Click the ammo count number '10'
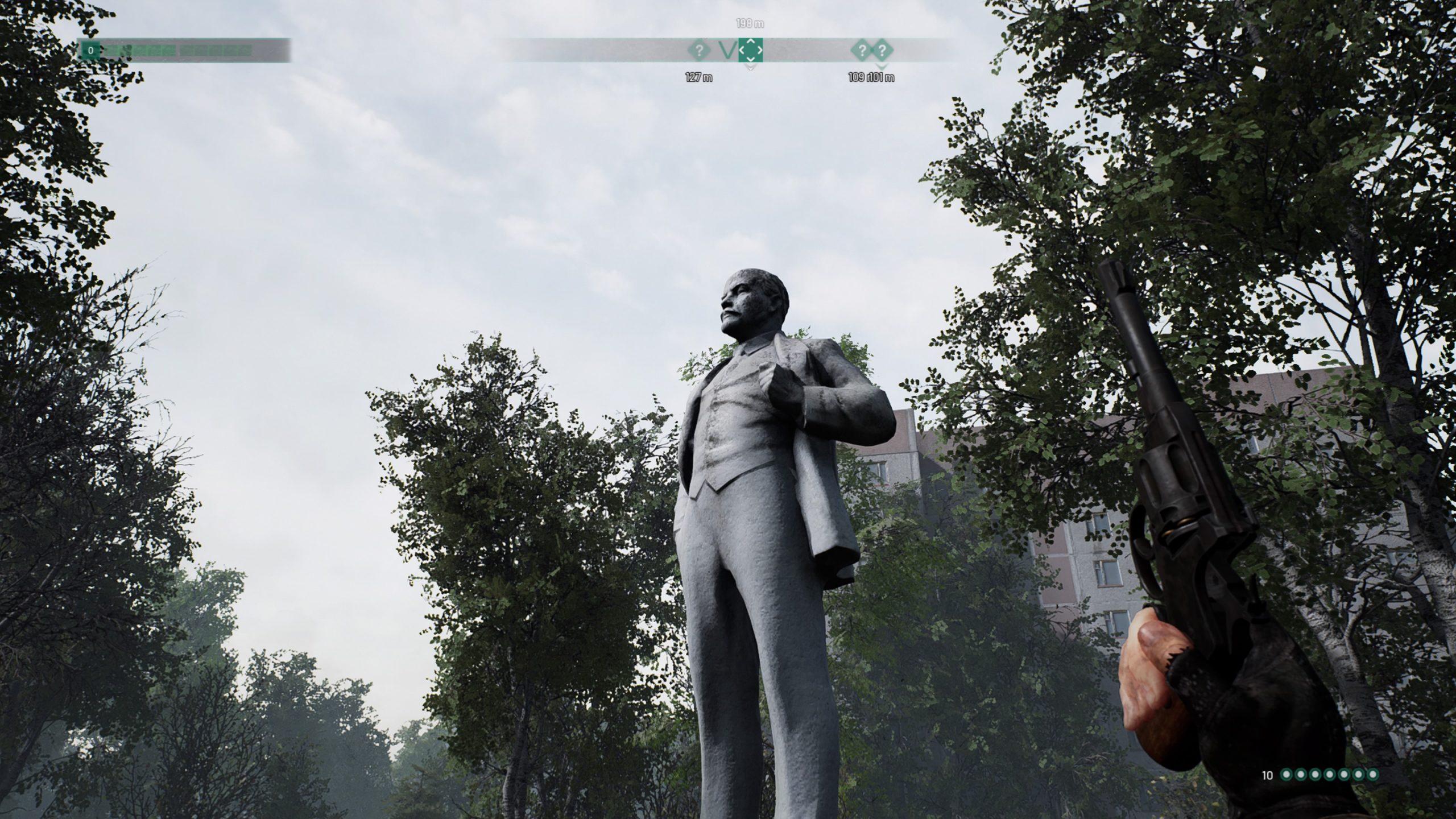 coord(1267,775)
